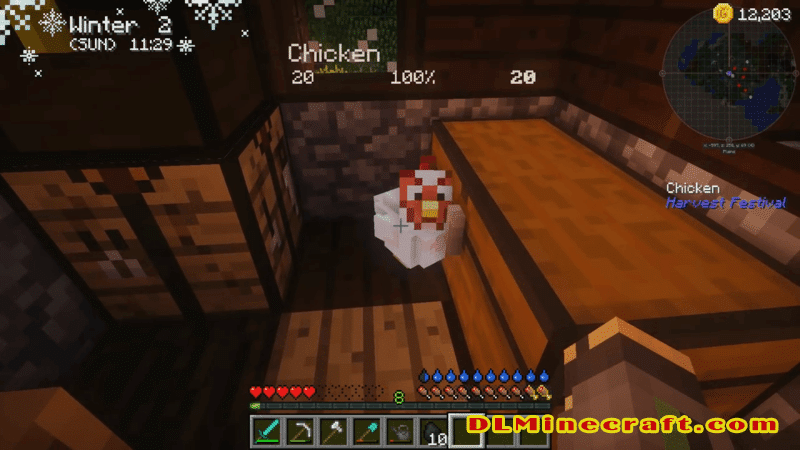800x450 pixels.
Task: Select the hotbar stack of 10 items
Action: (433, 432)
